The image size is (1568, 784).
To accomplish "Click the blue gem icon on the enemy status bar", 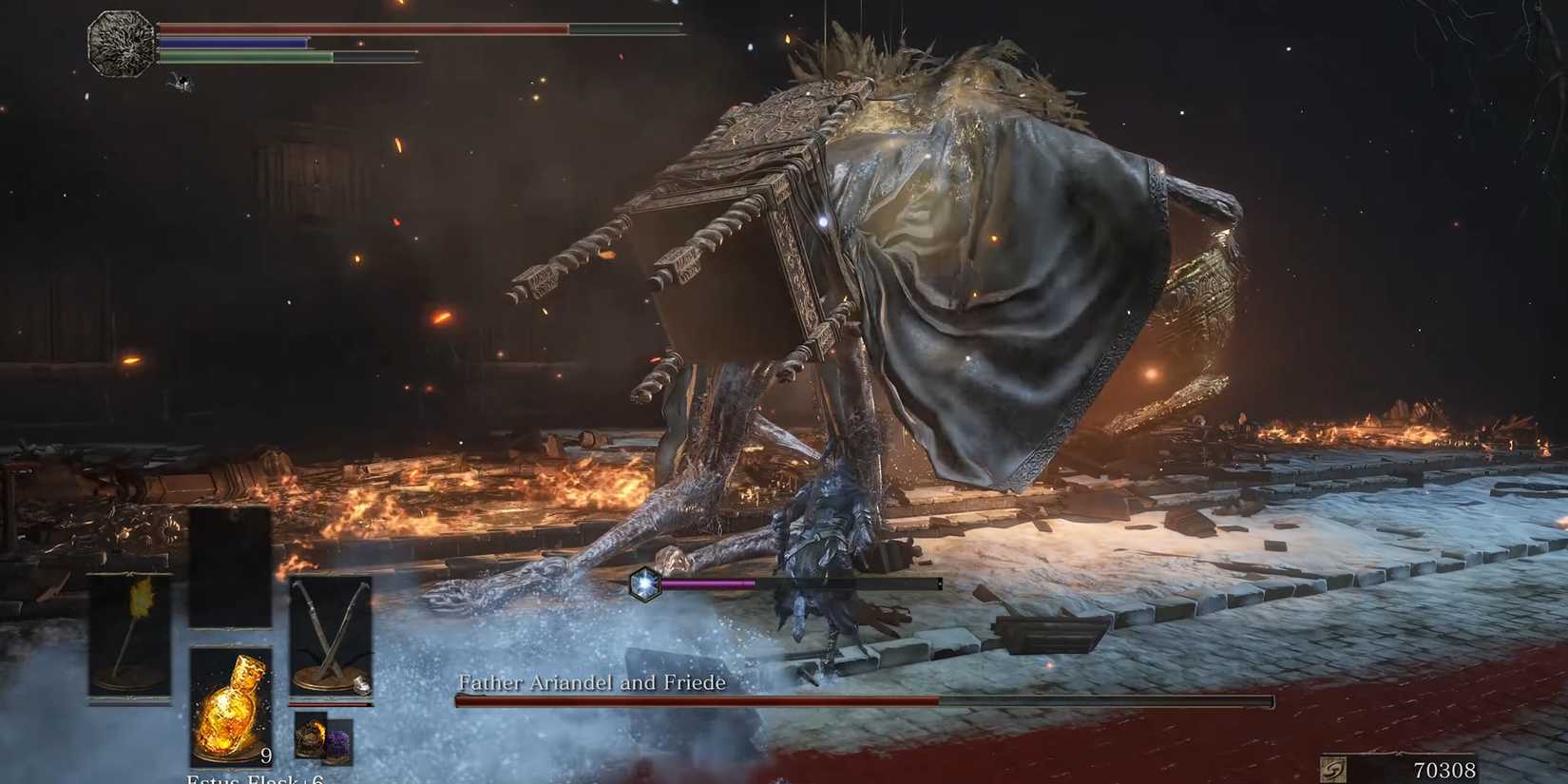I will click(644, 583).
